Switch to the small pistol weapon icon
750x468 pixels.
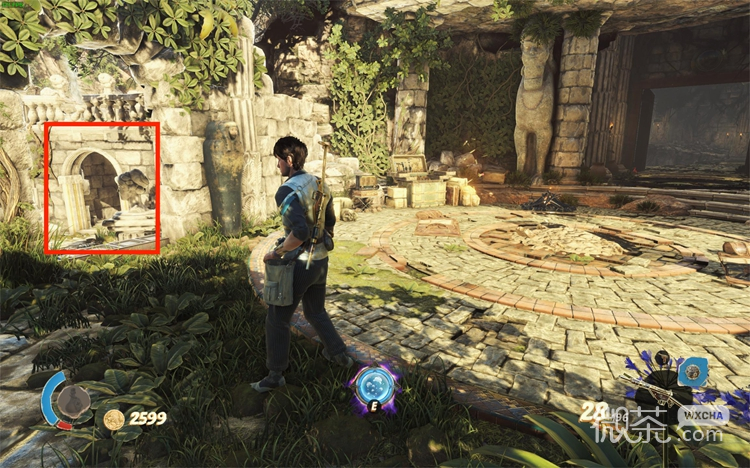click(662, 359)
